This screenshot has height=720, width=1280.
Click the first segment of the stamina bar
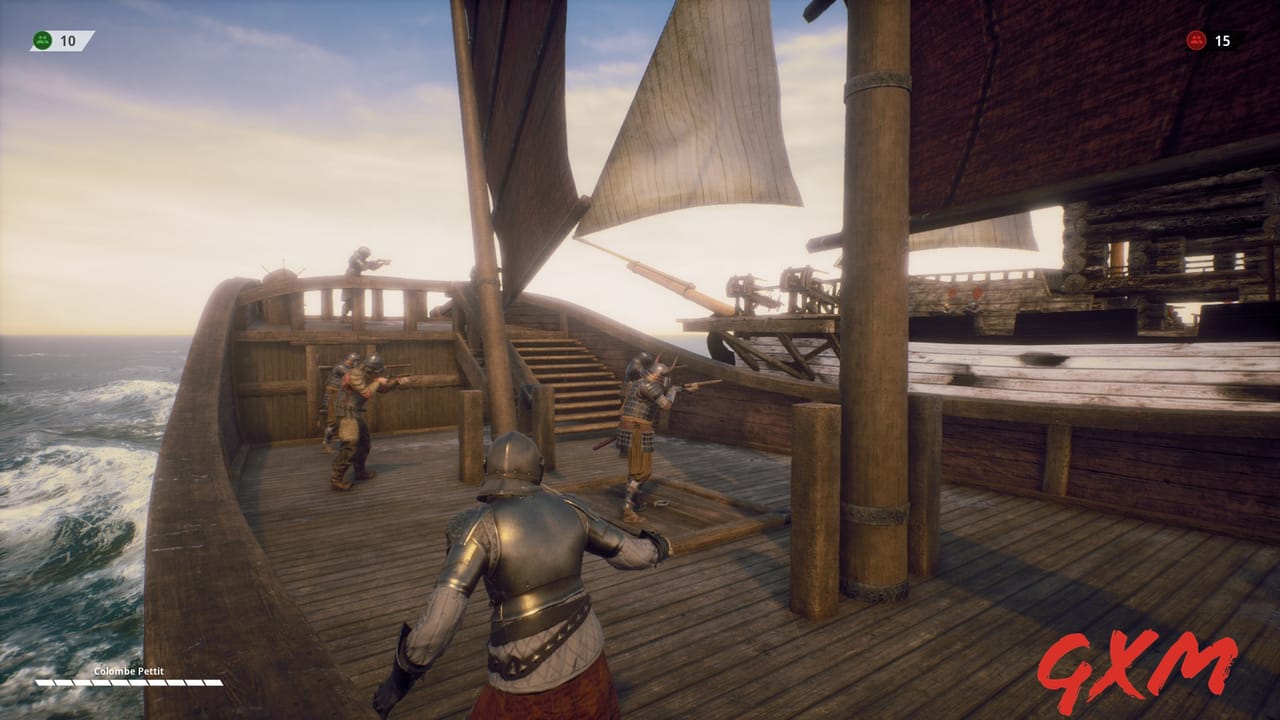point(45,683)
